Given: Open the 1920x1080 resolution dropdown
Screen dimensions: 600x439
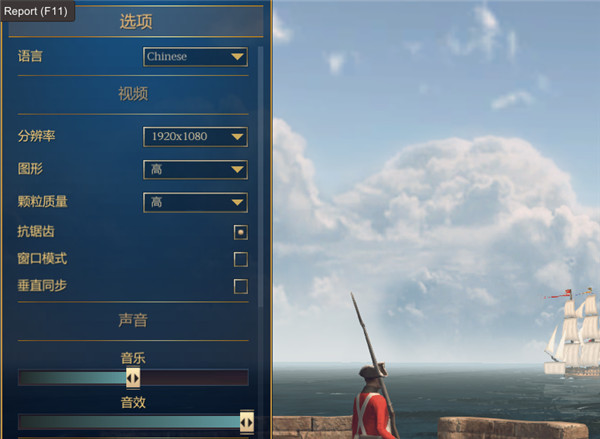Looking at the screenshot, I should (x=195, y=136).
